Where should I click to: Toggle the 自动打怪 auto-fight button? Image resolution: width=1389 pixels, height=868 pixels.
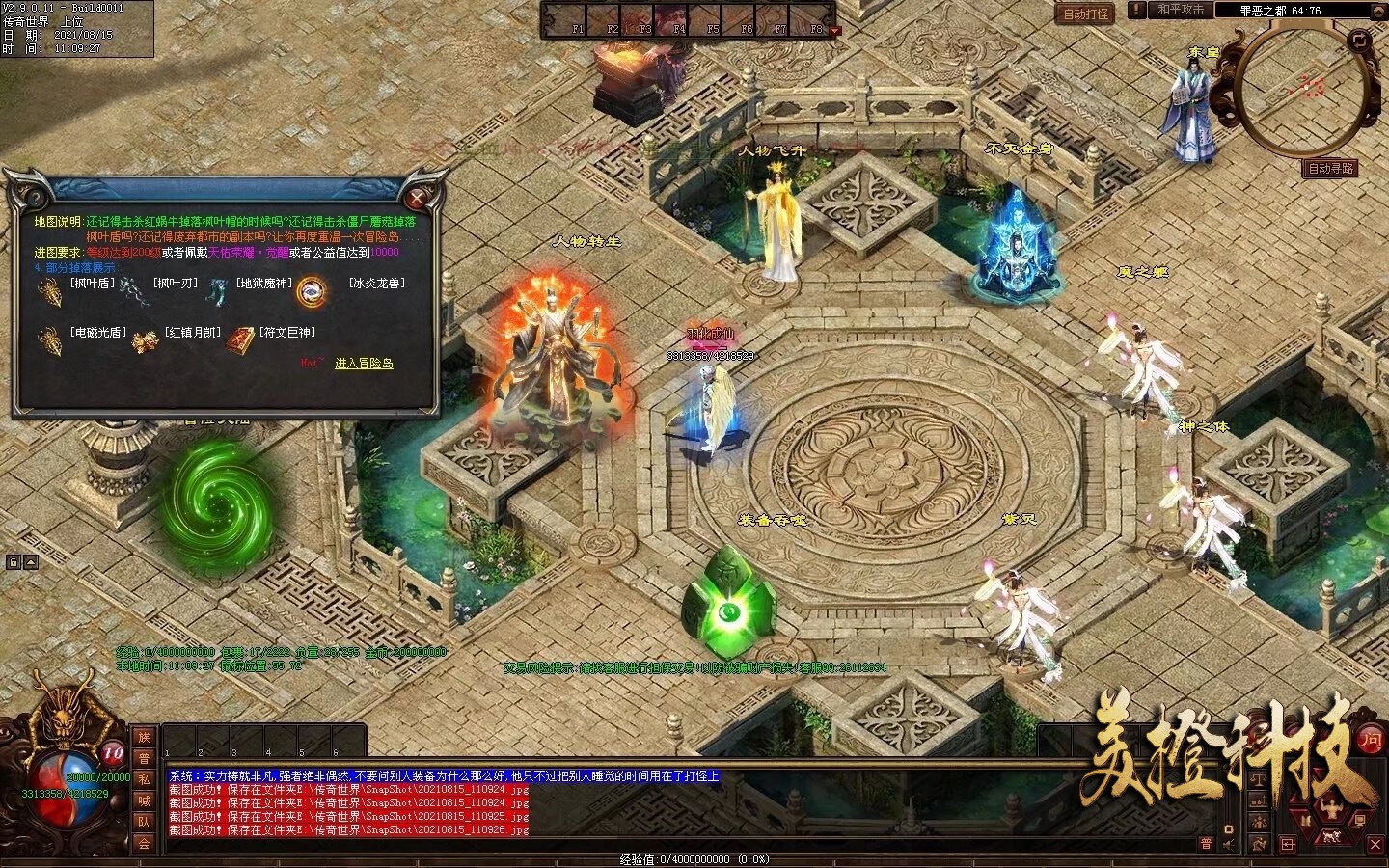pos(1086,14)
